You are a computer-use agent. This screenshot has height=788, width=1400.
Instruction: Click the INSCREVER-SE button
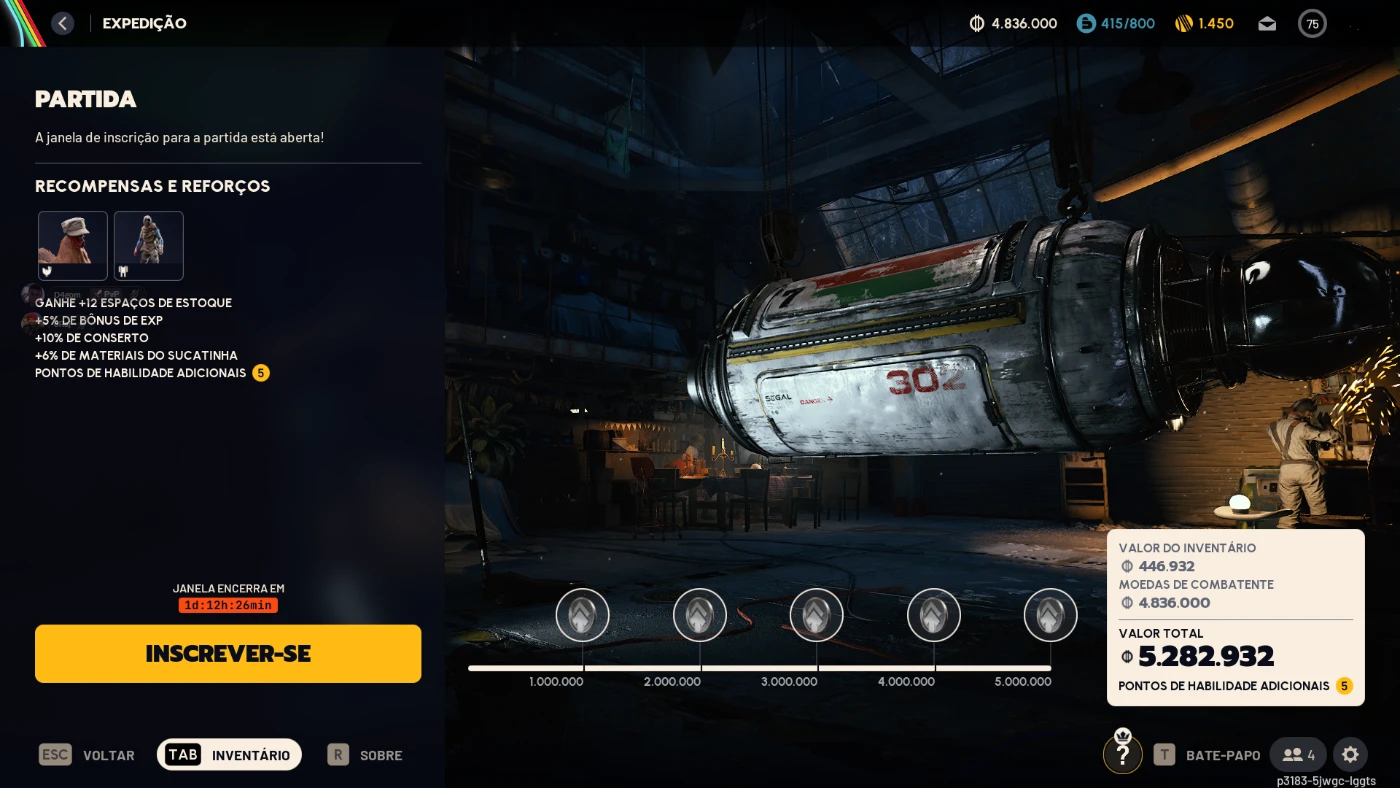coord(228,654)
